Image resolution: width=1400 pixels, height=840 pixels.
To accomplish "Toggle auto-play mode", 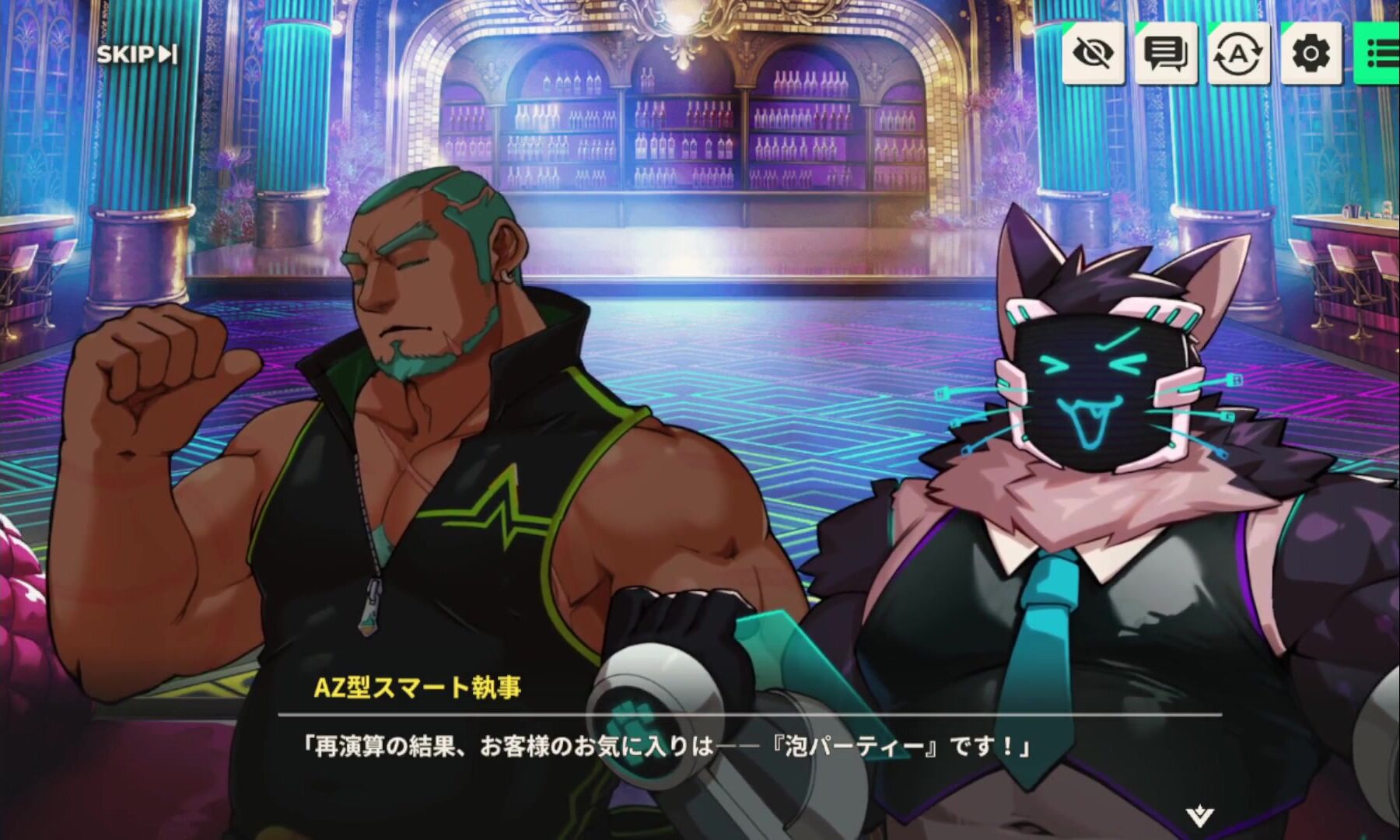I will (x=1238, y=53).
